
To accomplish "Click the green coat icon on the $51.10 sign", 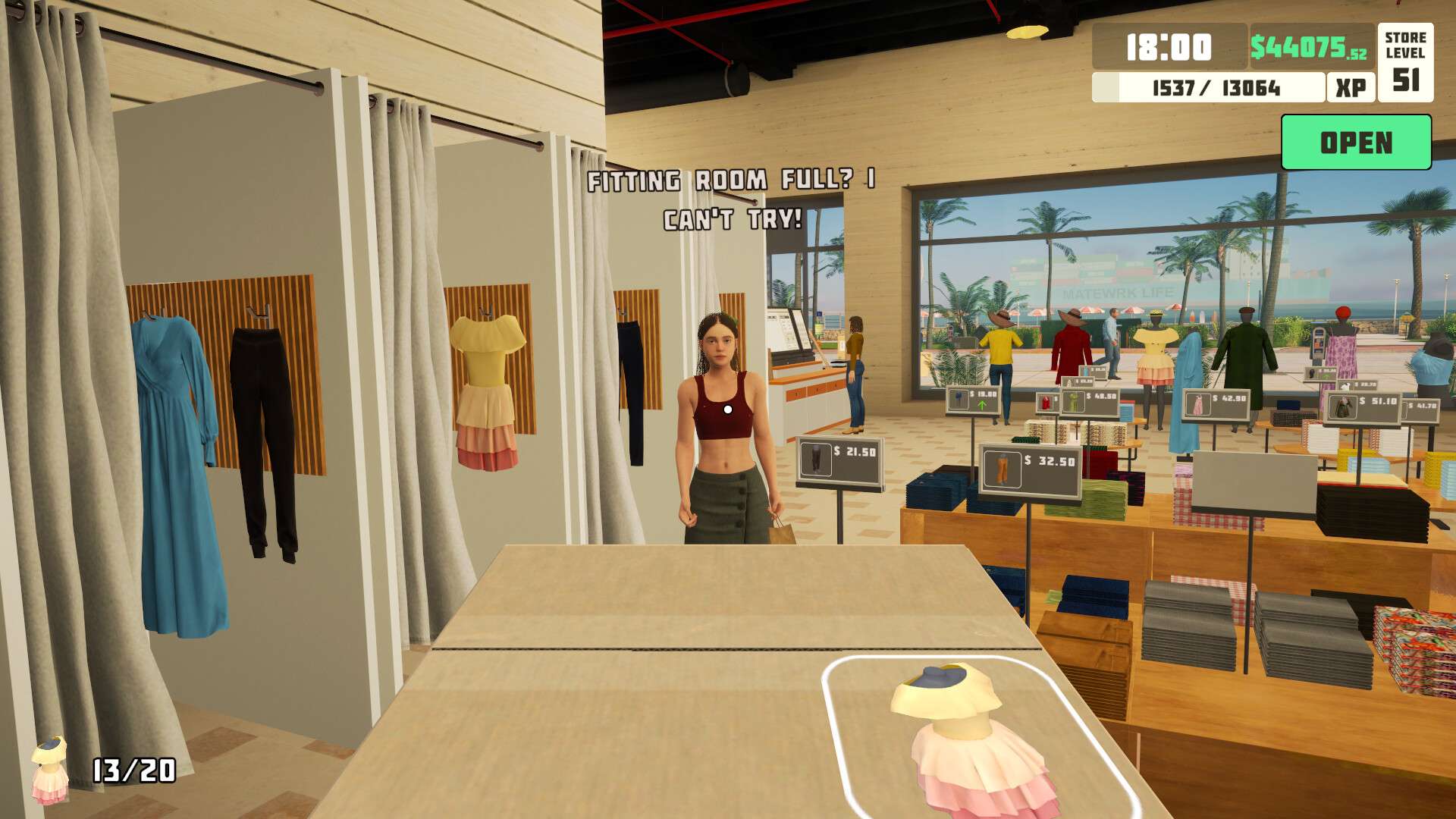I will tap(1342, 406).
